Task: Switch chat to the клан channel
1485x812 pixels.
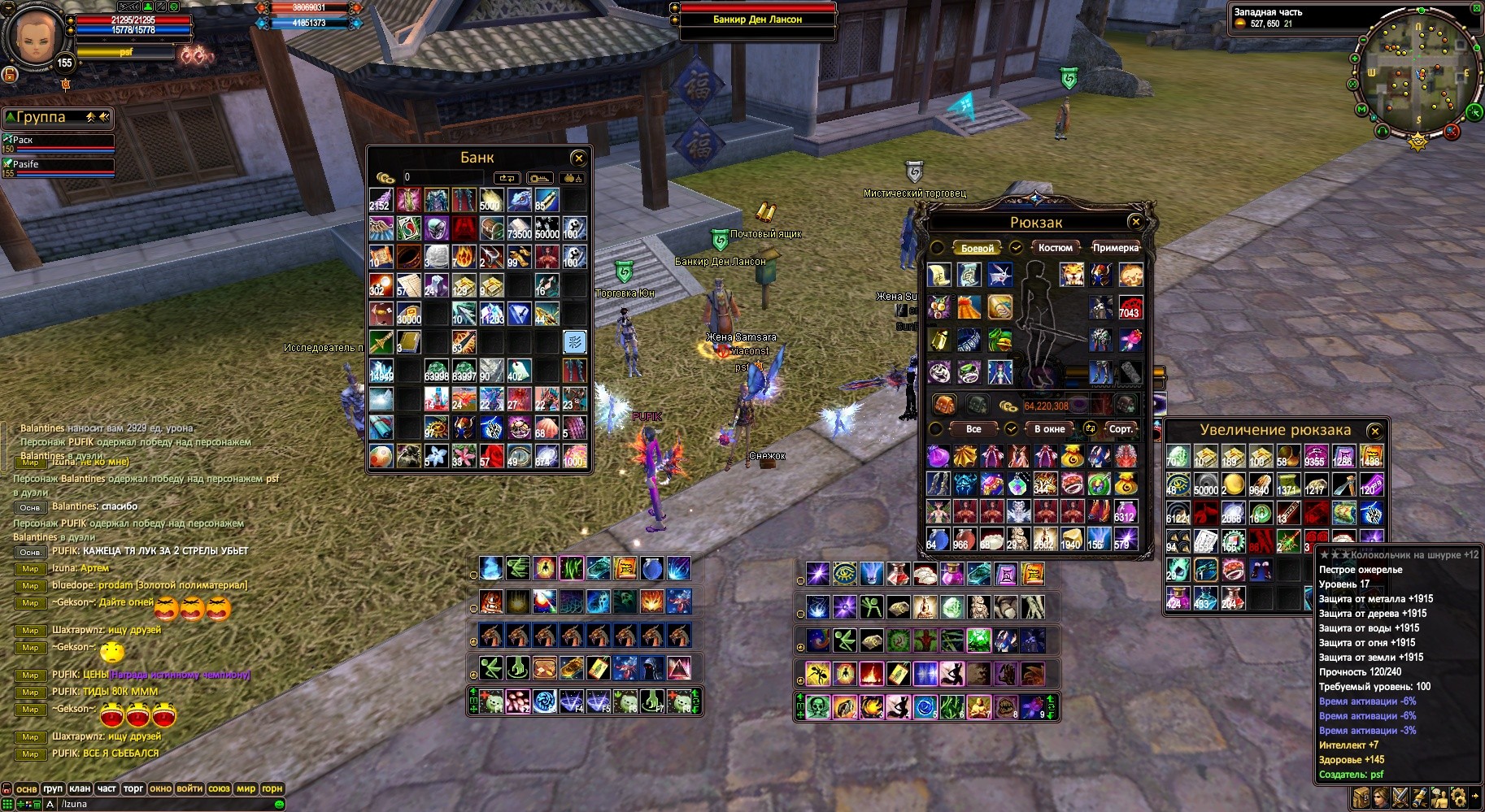Action: point(80,788)
